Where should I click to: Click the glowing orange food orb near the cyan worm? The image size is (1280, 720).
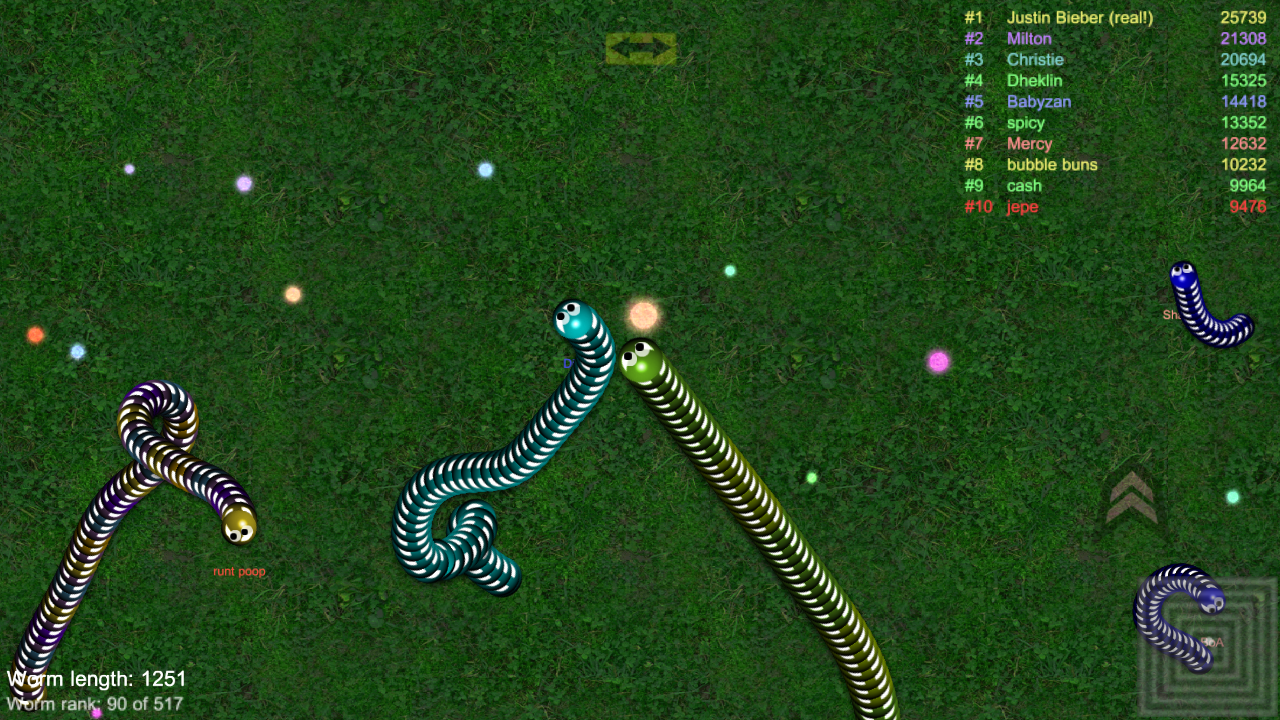pyautogui.click(x=643, y=314)
